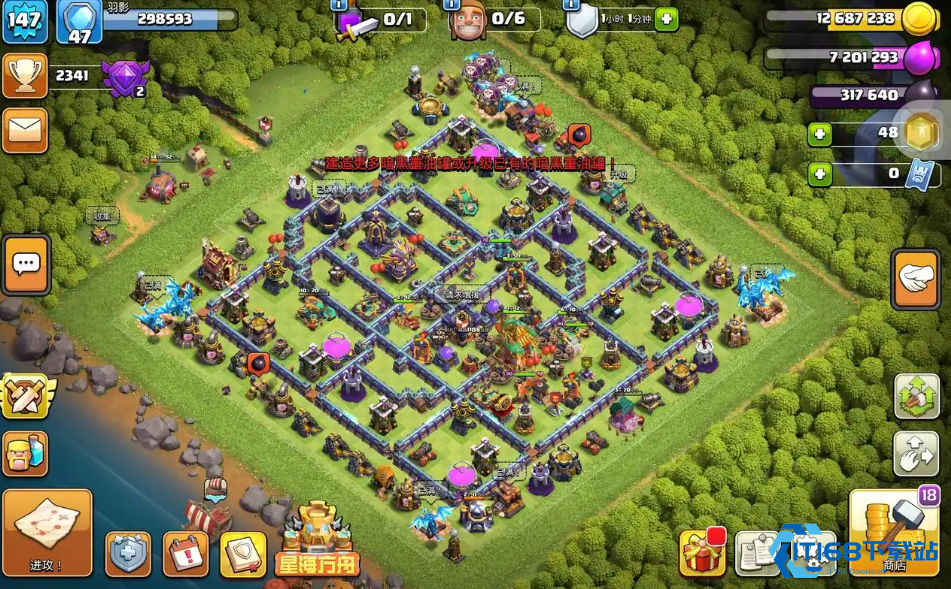Open the calendar events button
The height and width of the screenshot is (589, 951).
coord(185,553)
